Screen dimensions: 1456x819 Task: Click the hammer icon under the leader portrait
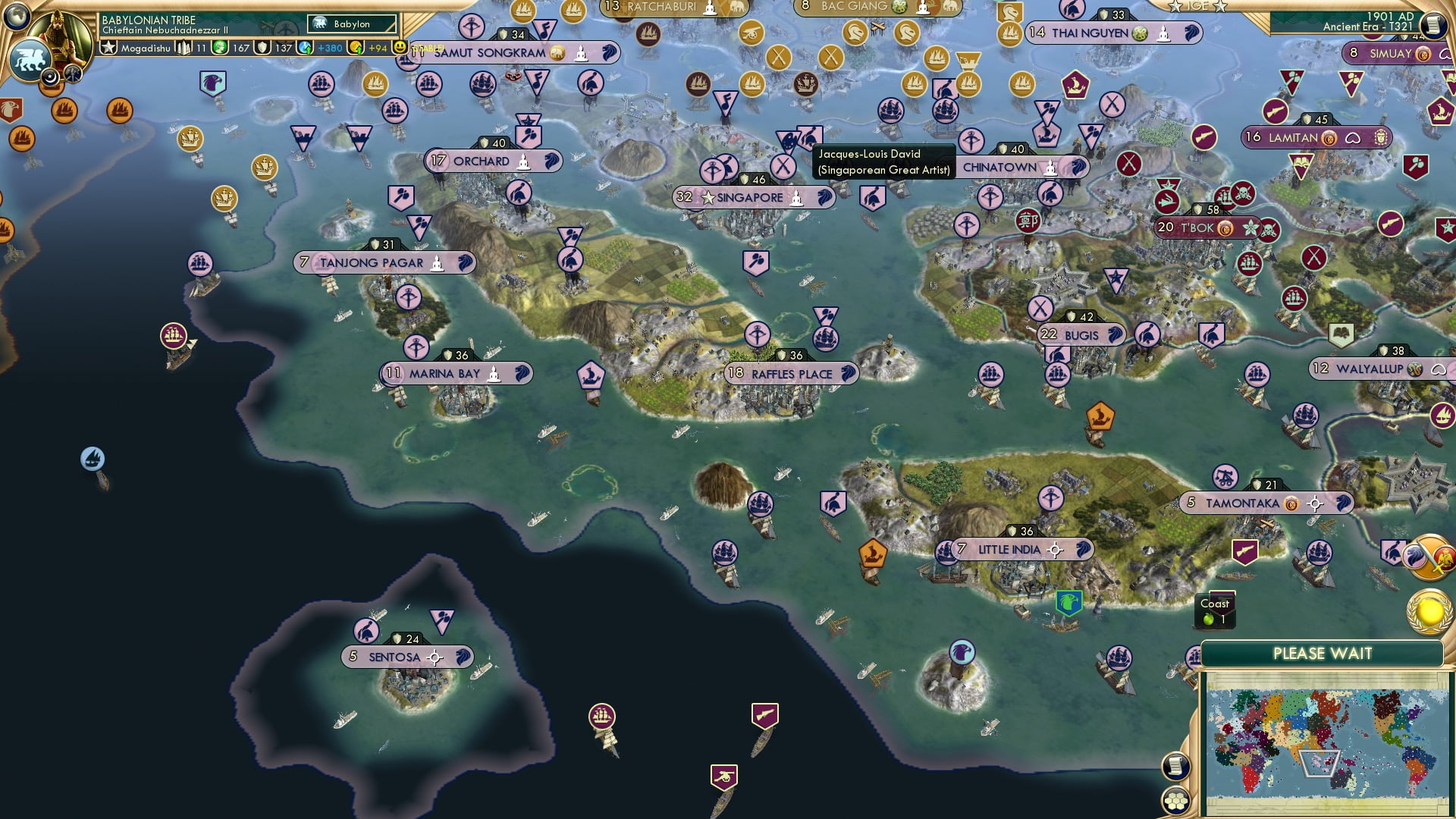coord(72,75)
